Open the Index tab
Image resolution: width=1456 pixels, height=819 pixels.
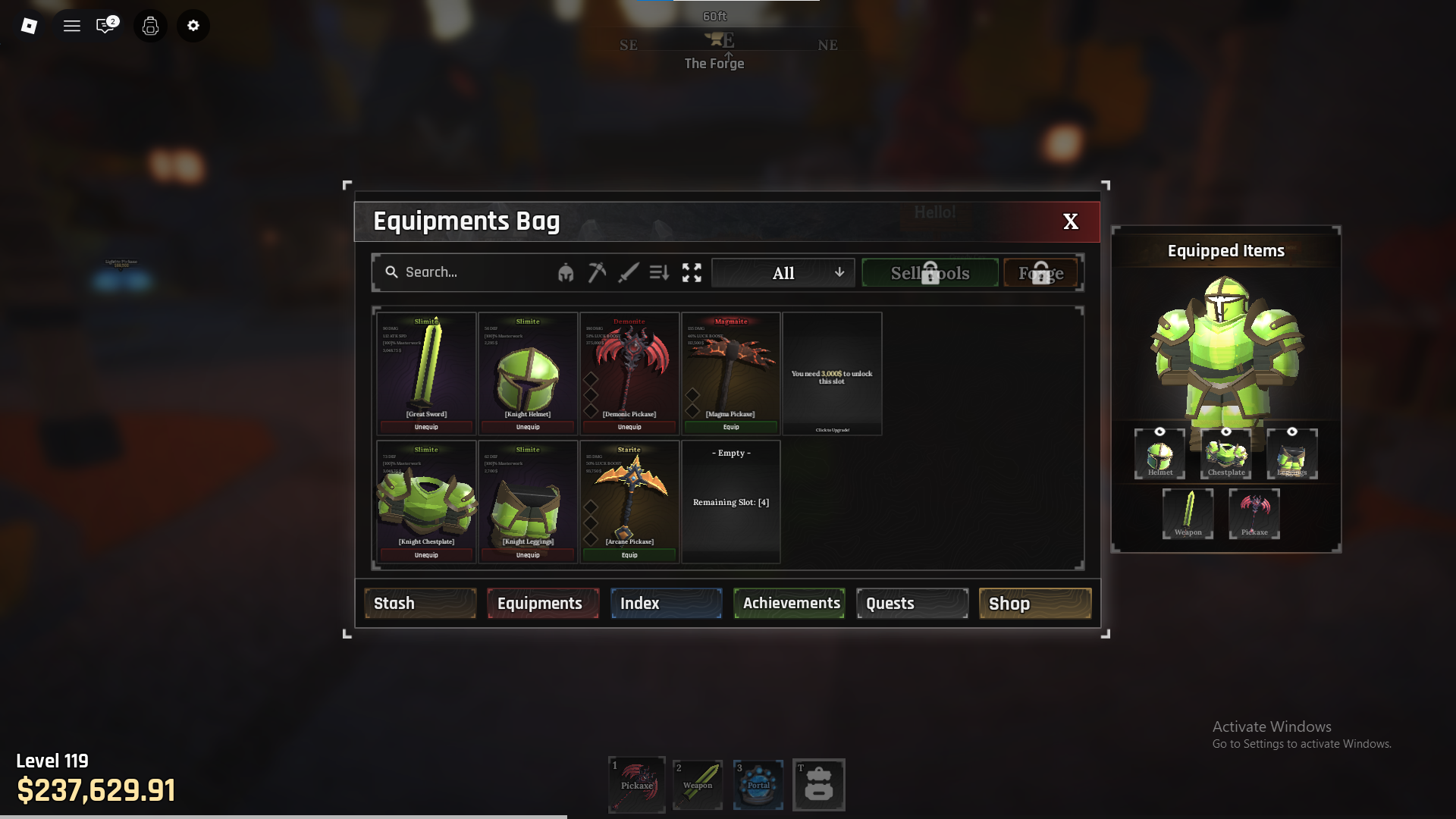click(666, 604)
